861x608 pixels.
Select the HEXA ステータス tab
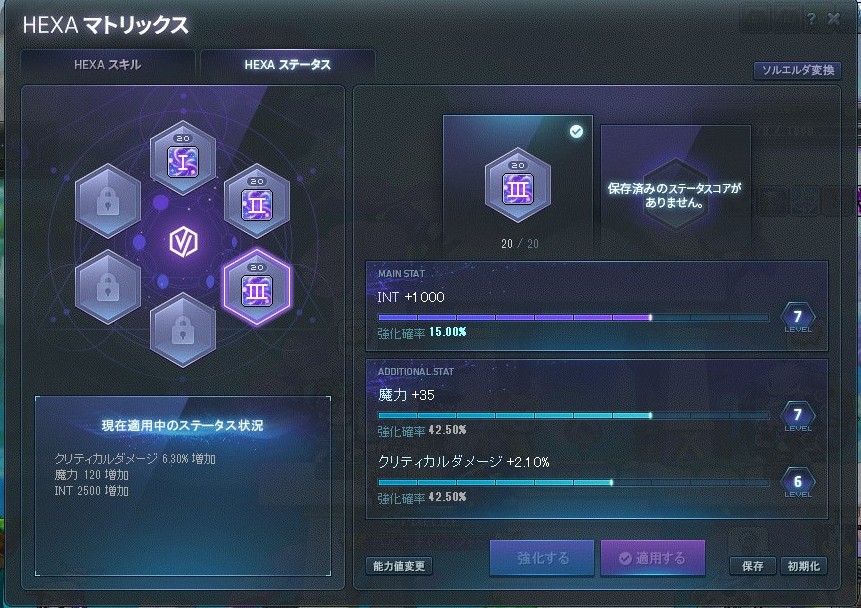287,65
